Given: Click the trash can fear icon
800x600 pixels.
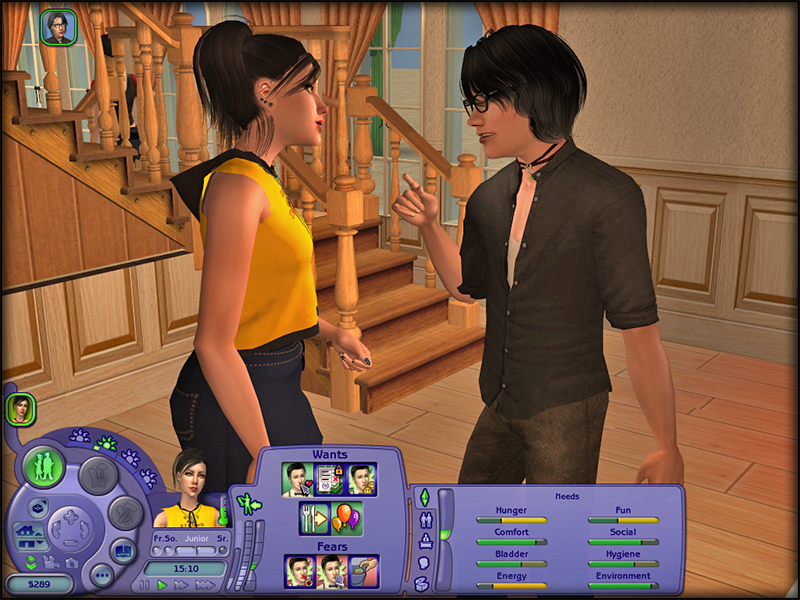Looking at the screenshot, I should tap(361, 571).
